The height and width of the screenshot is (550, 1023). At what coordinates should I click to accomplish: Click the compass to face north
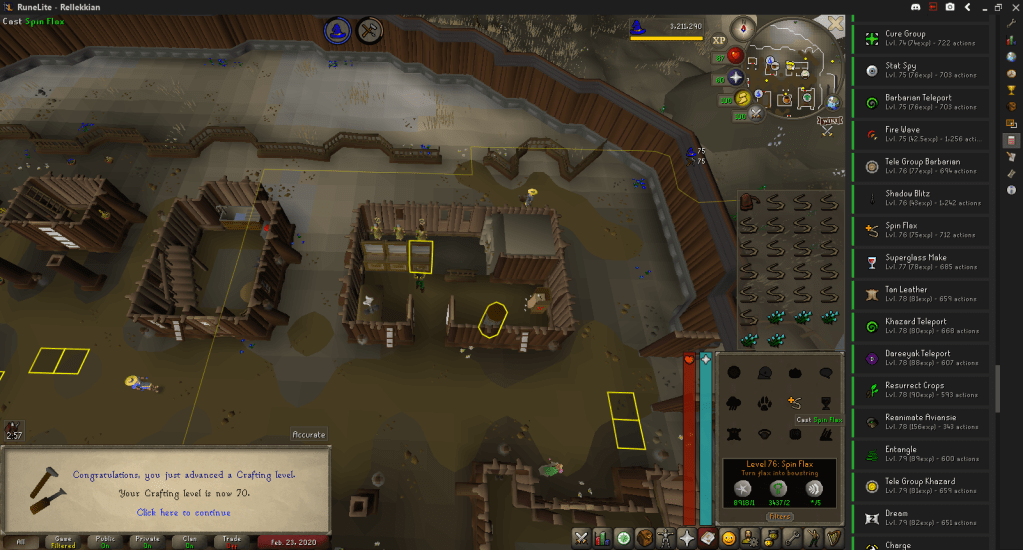[744, 27]
